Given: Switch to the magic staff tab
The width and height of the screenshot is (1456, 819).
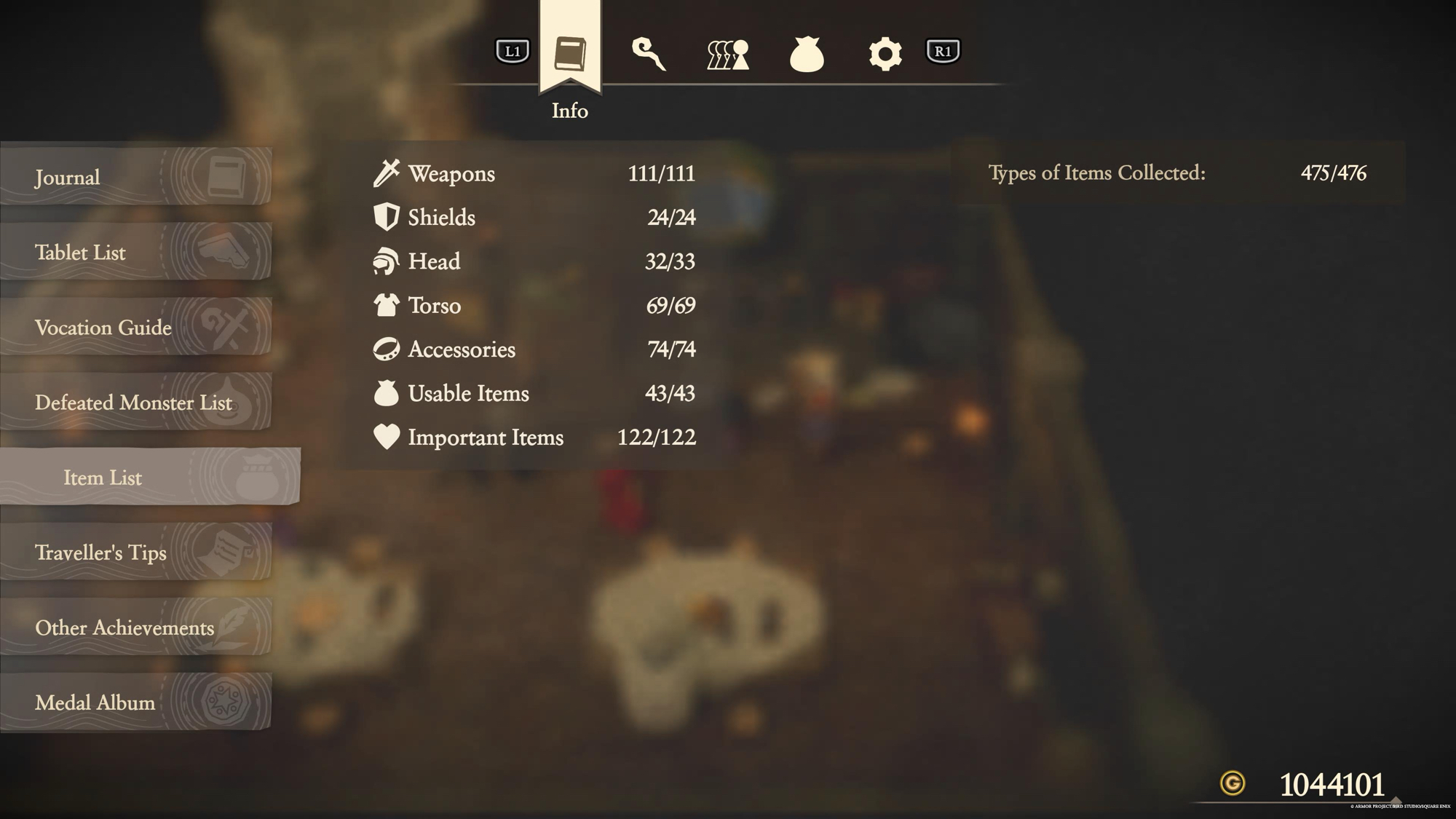Looking at the screenshot, I should click(648, 53).
